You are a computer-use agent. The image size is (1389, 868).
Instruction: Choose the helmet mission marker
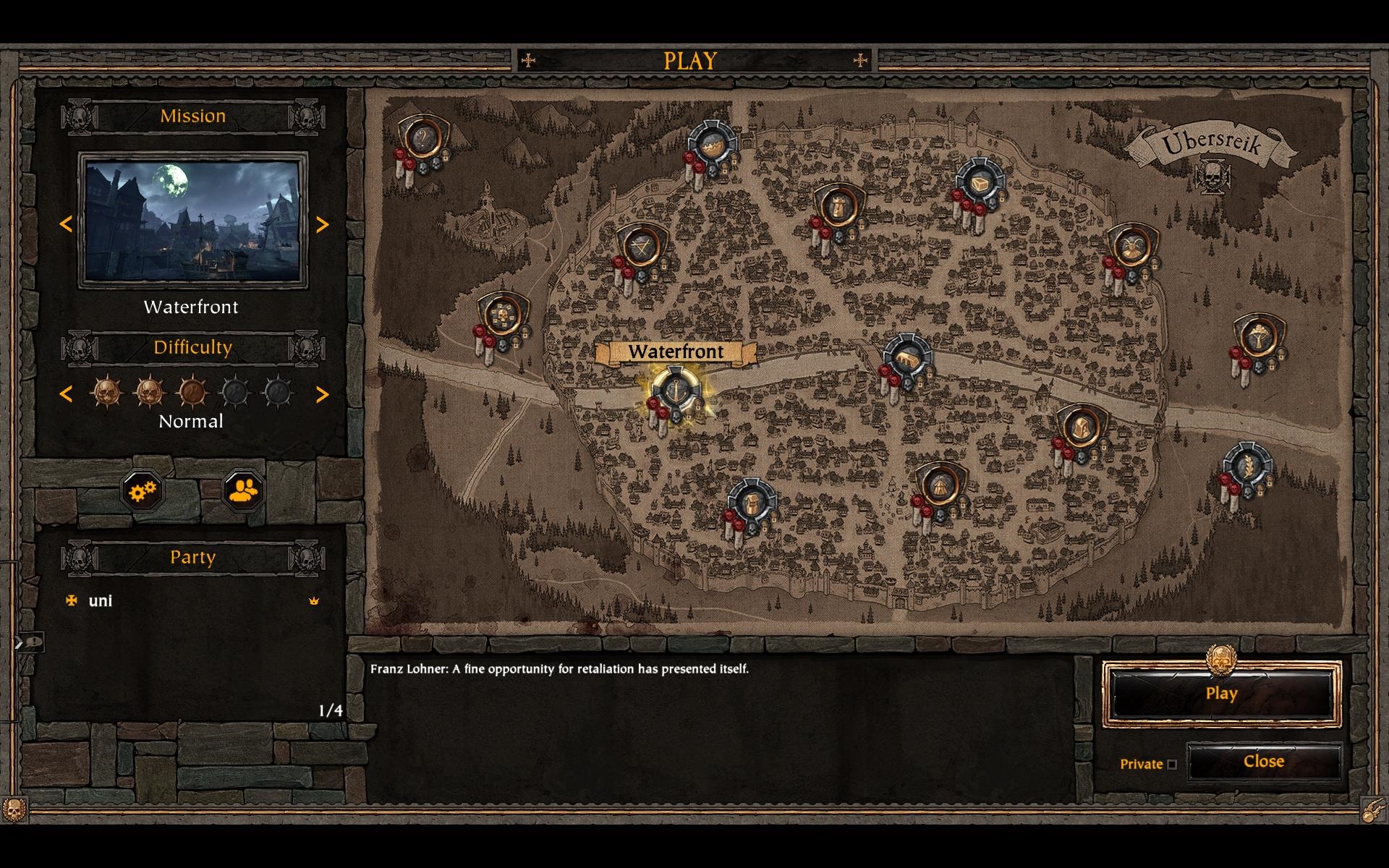coord(1080,427)
